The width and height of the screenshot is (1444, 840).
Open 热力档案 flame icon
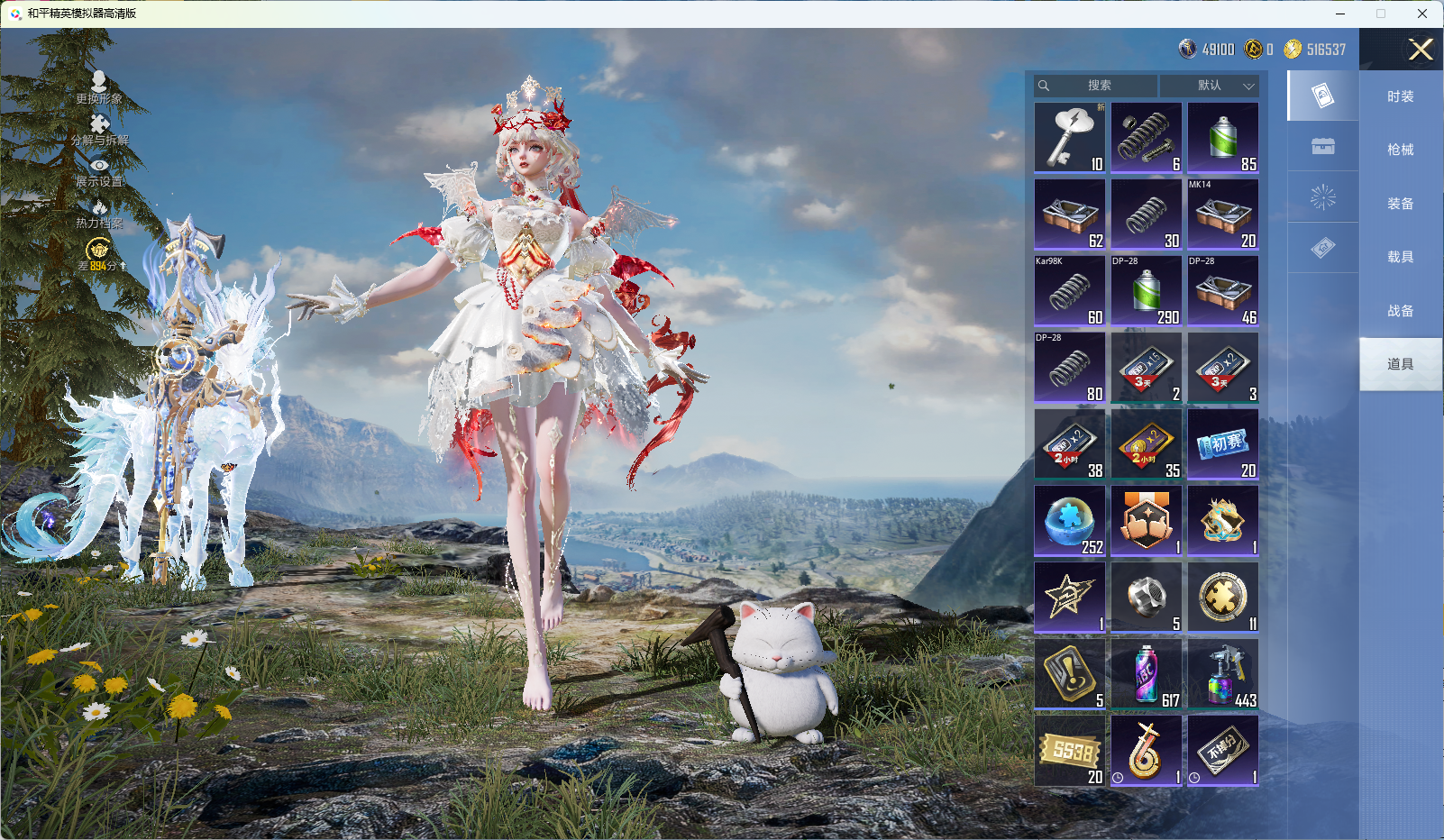[99, 214]
